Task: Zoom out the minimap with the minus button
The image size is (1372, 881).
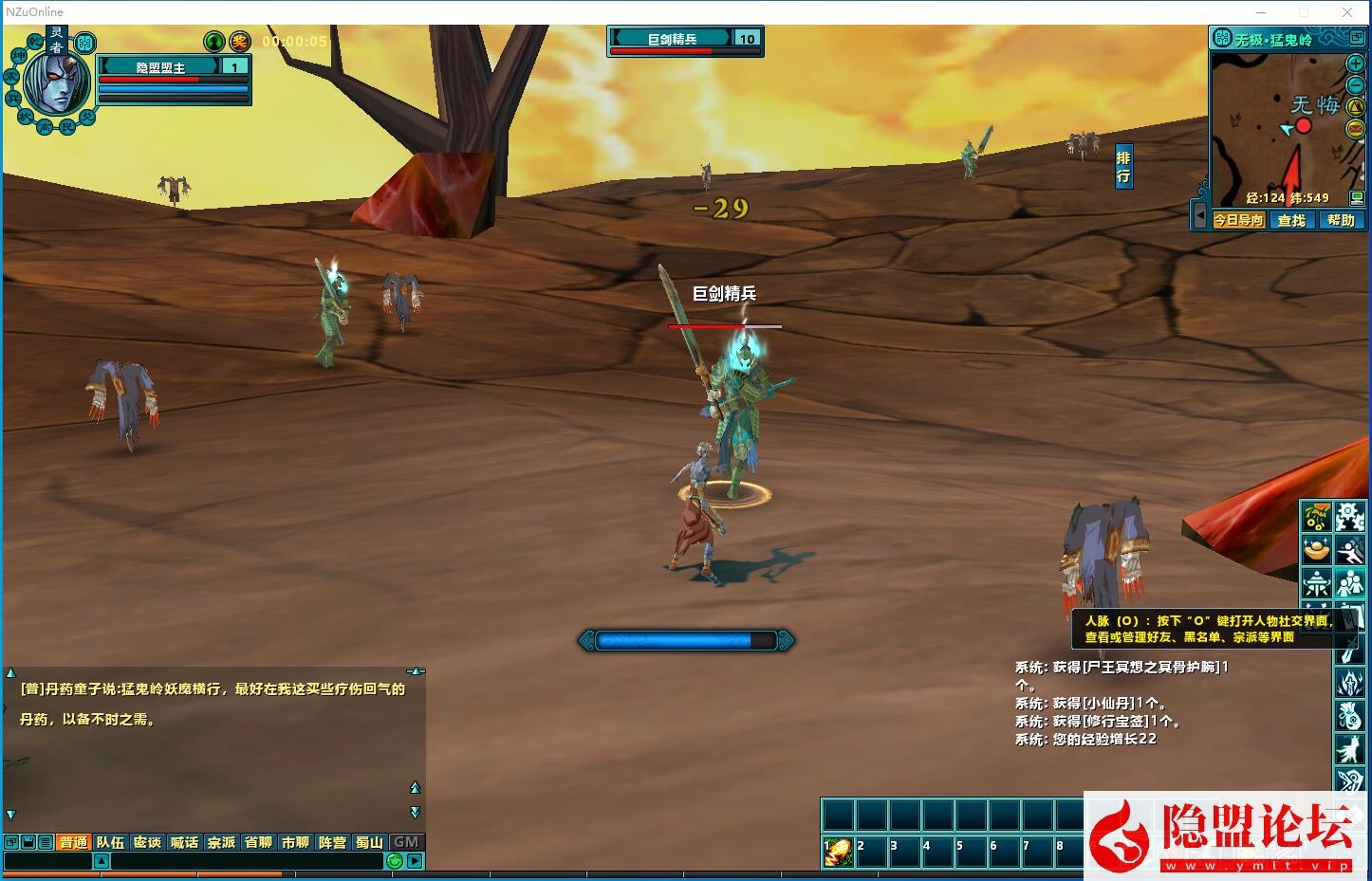Action: pyautogui.click(x=1356, y=85)
